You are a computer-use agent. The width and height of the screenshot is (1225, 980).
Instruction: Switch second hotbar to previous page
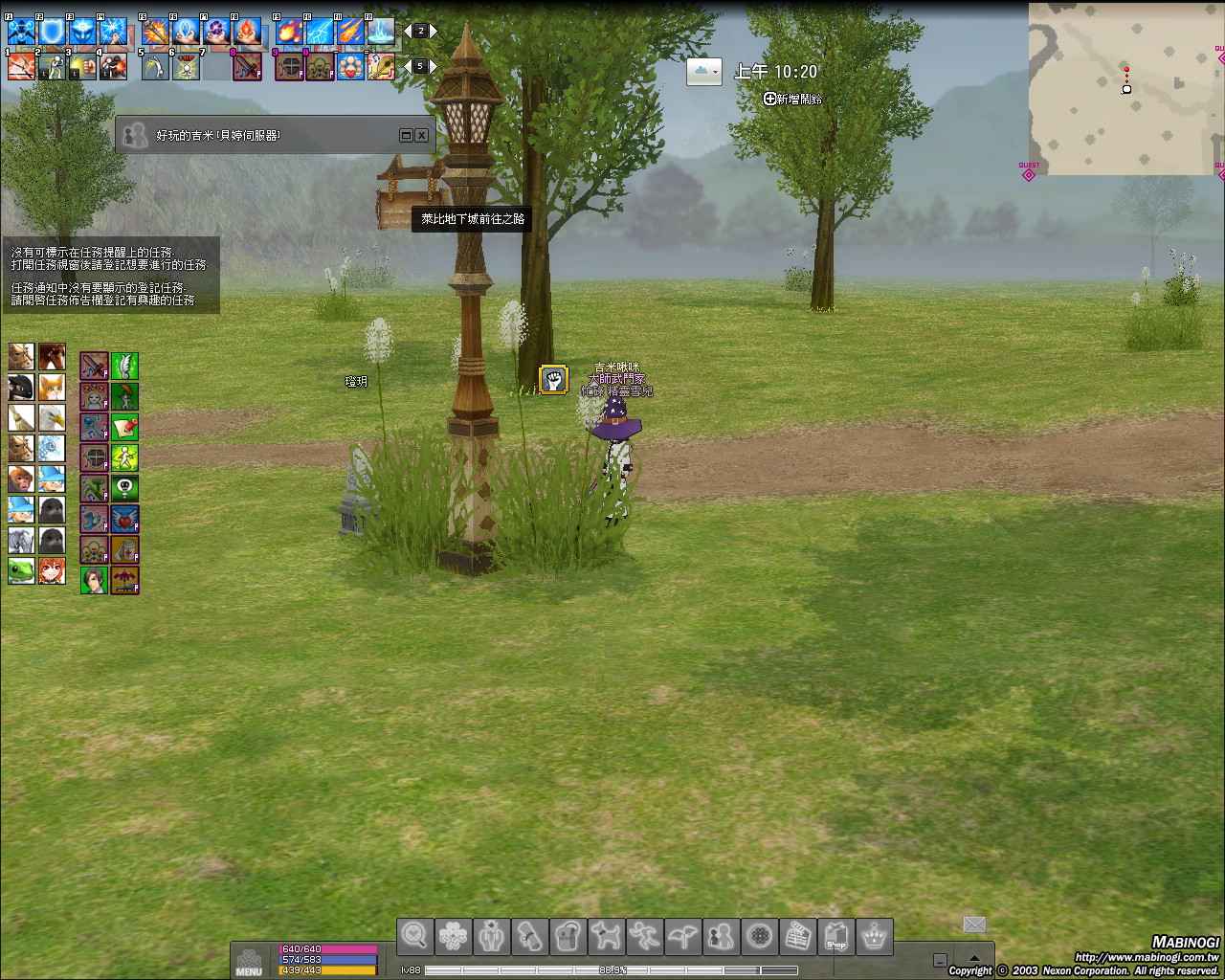[408, 66]
